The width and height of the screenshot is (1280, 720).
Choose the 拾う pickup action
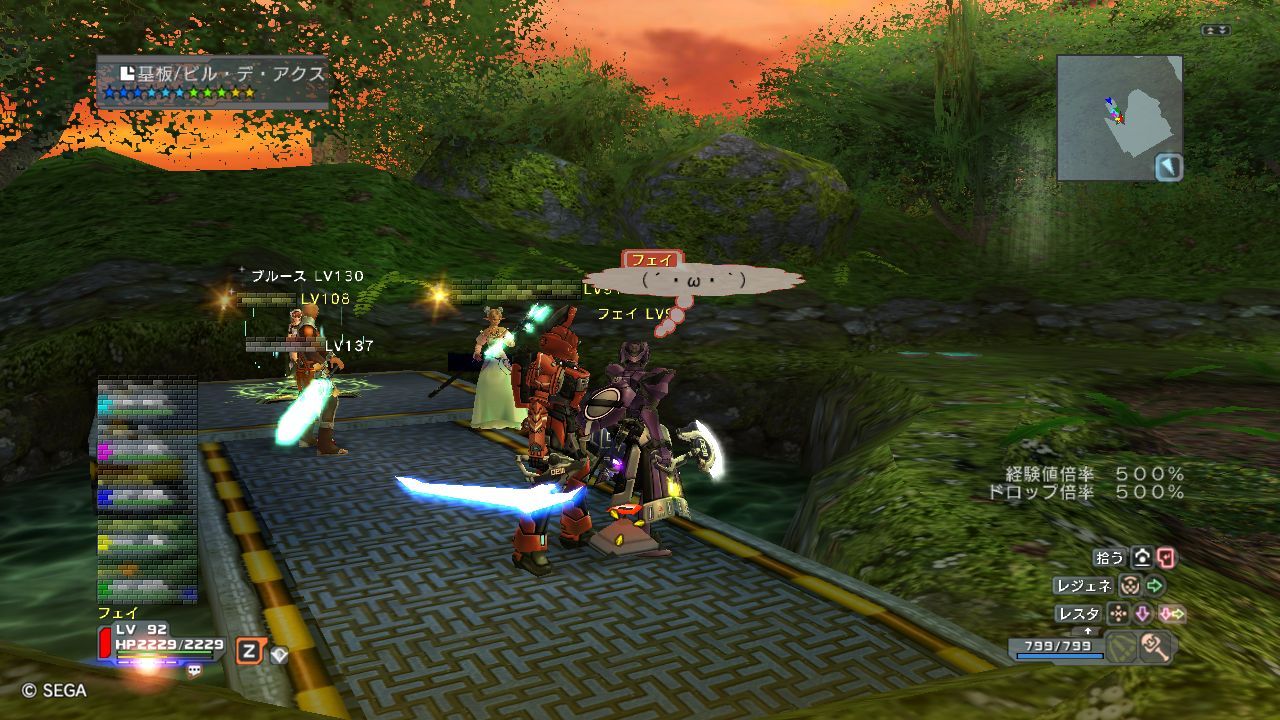(x=1110, y=558)
